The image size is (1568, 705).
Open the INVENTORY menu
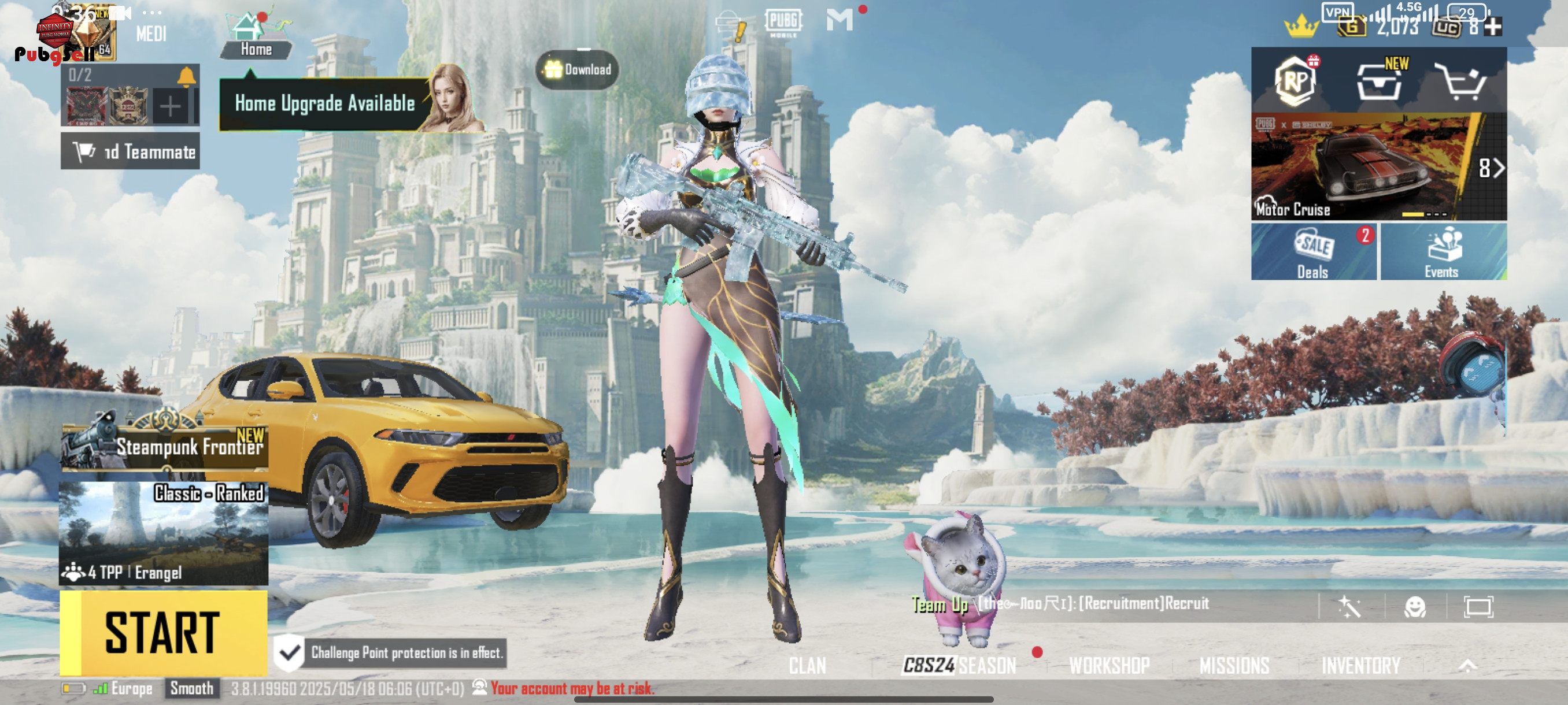1360,666
